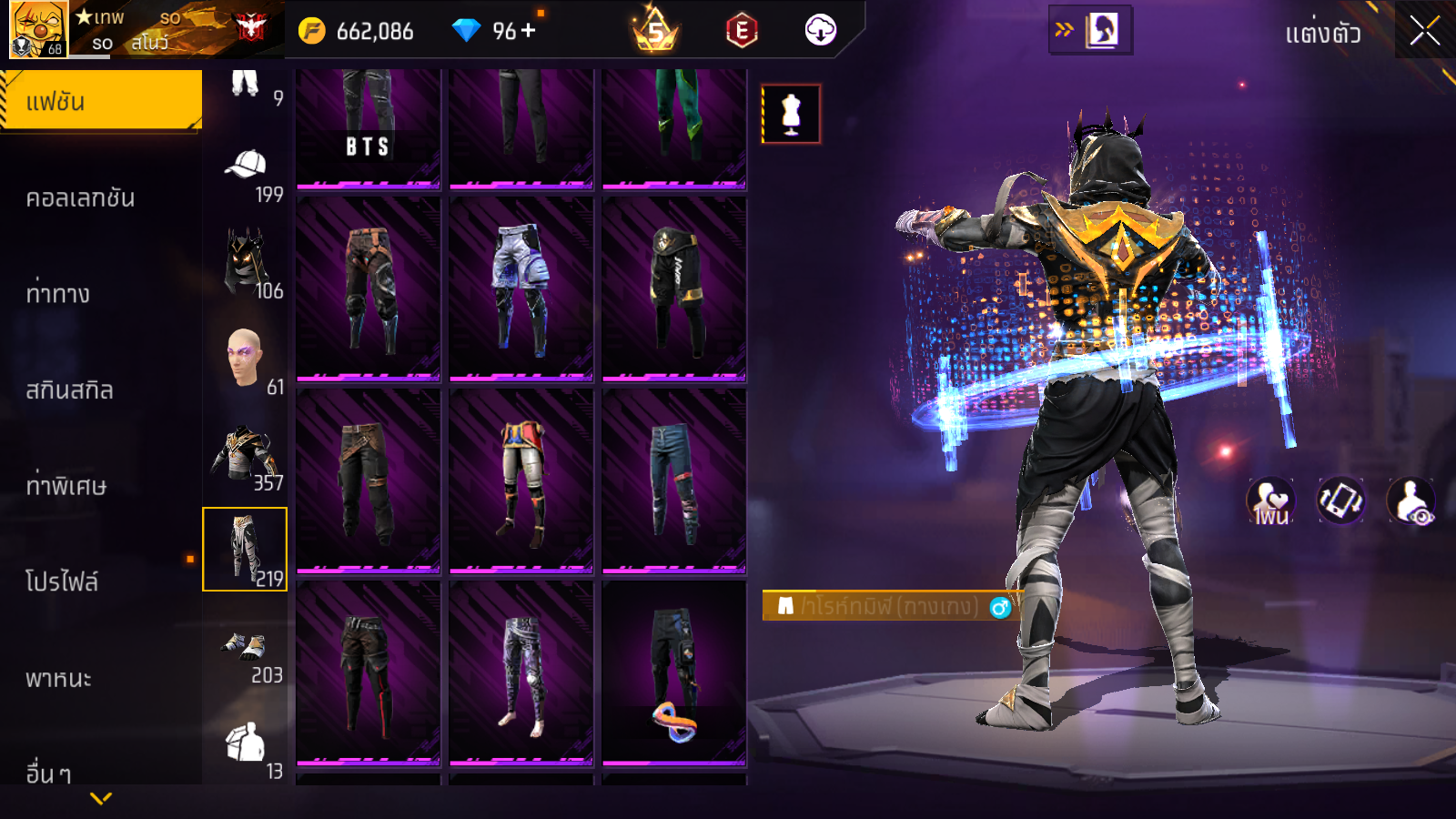Pick the red and yellow jester pants
The image size is (1456, 819).
point(521,480)
